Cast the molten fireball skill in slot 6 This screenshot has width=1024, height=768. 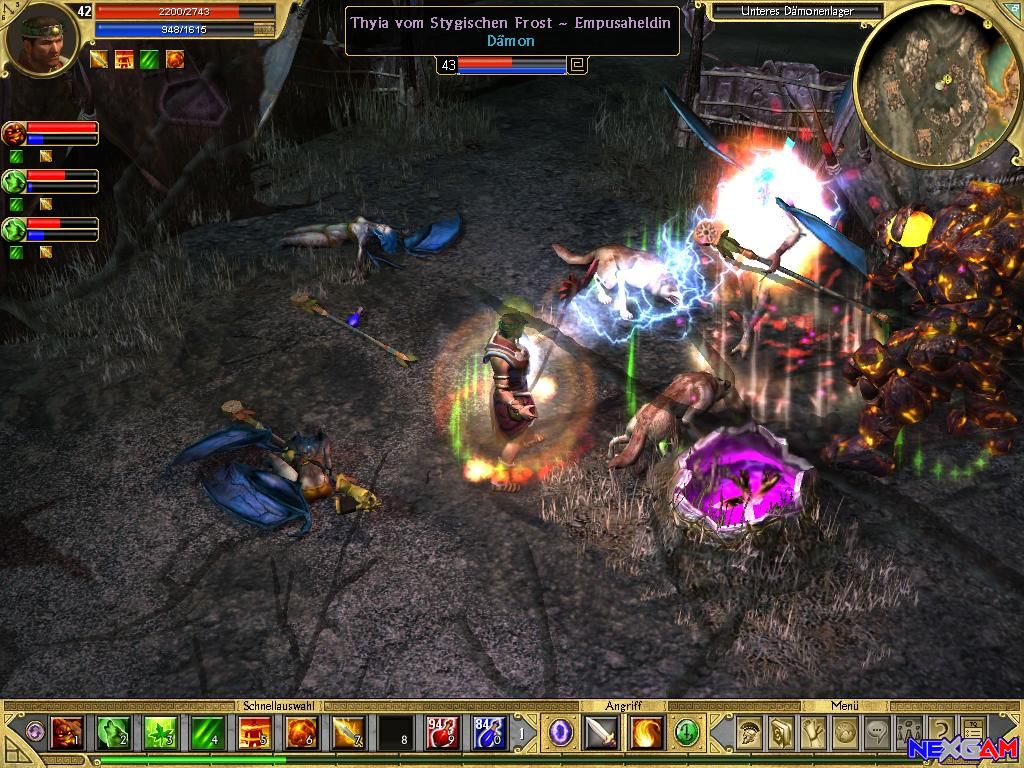tap(301, 734)
